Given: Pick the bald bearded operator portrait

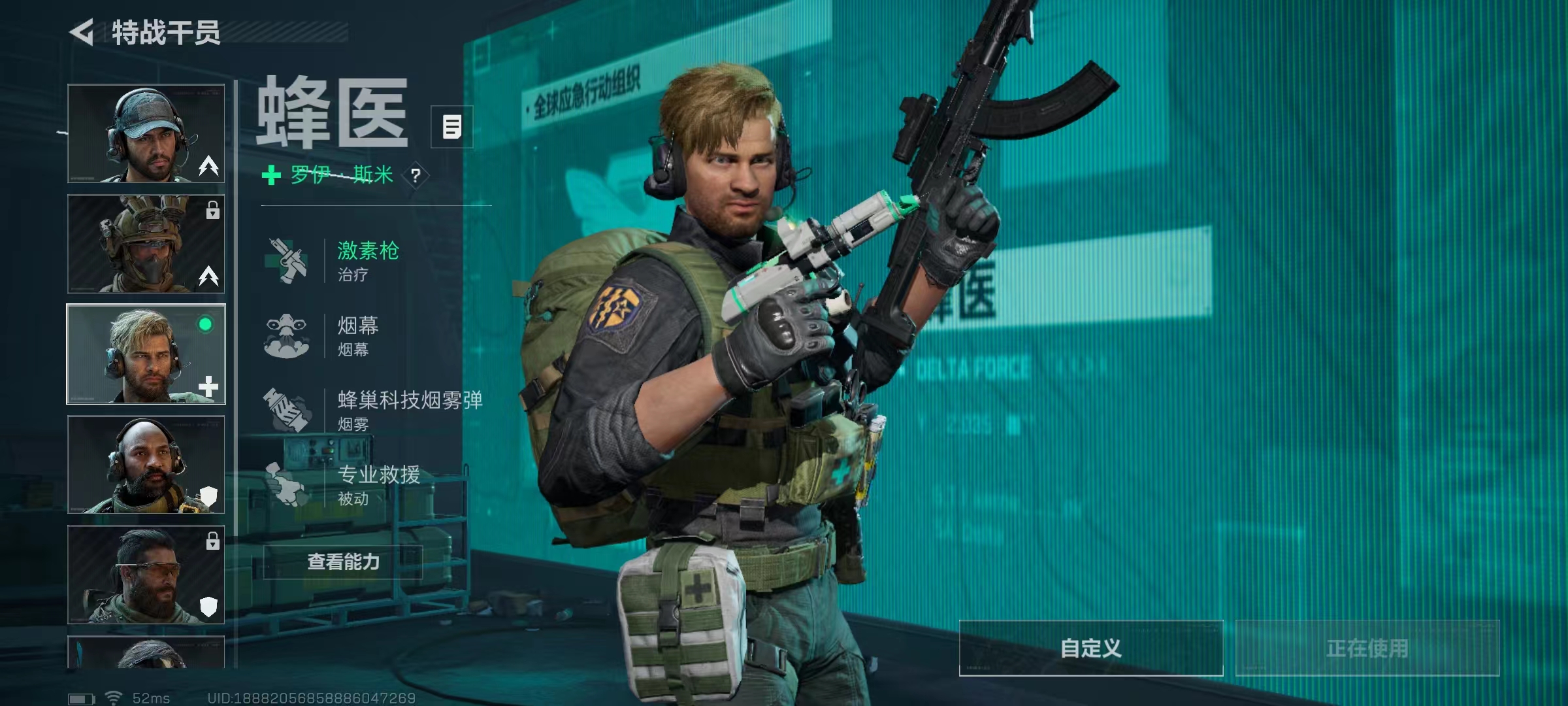Looking at the screenshot, I should point(146,464).
